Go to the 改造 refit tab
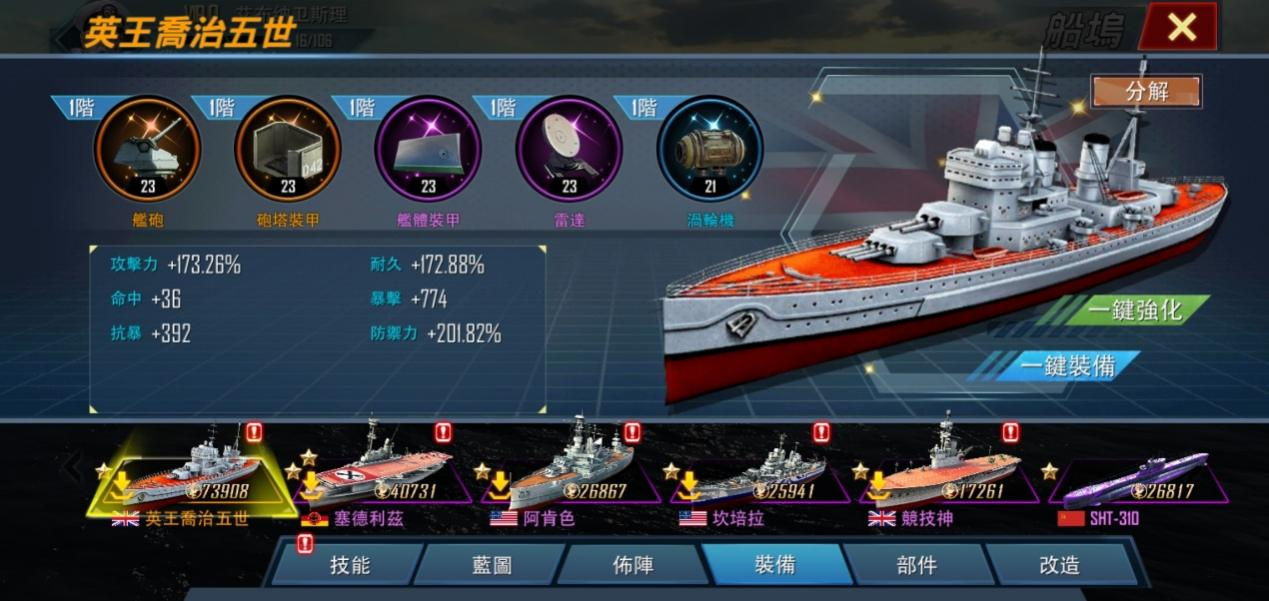This screenshot has height=601, width=1269. [1059, 565]
